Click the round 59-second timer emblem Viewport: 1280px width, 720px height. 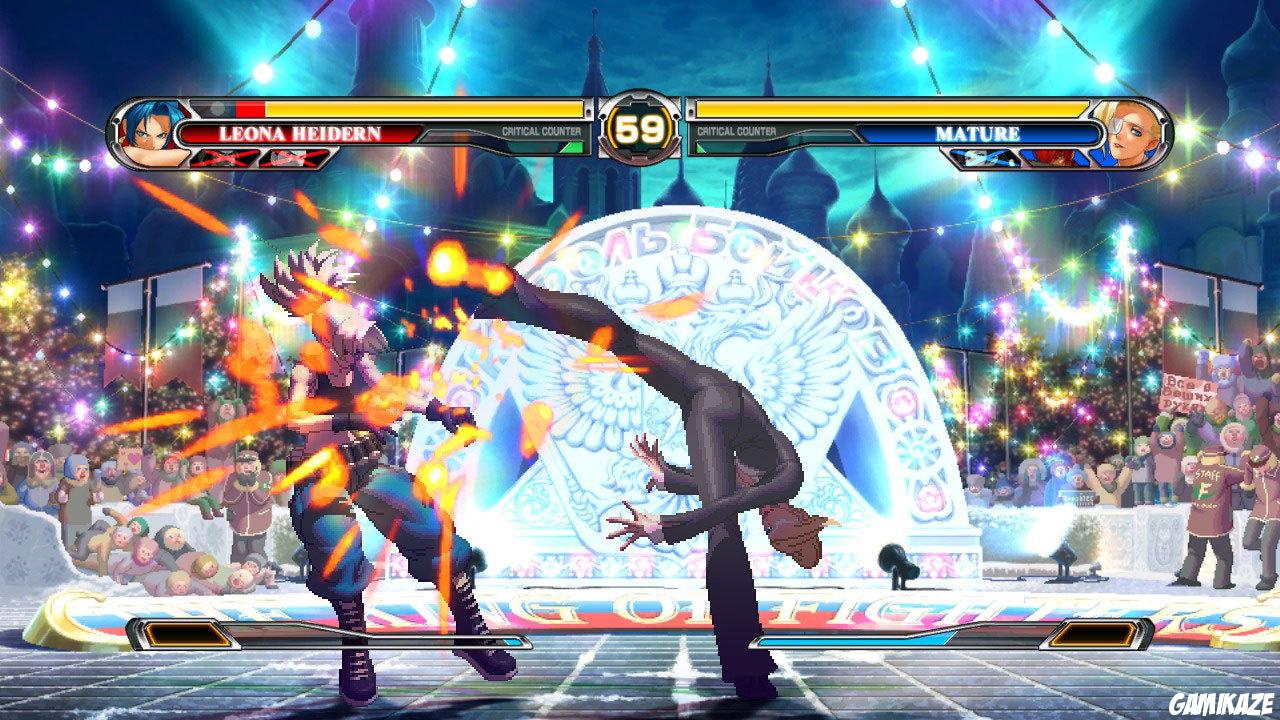640,127
